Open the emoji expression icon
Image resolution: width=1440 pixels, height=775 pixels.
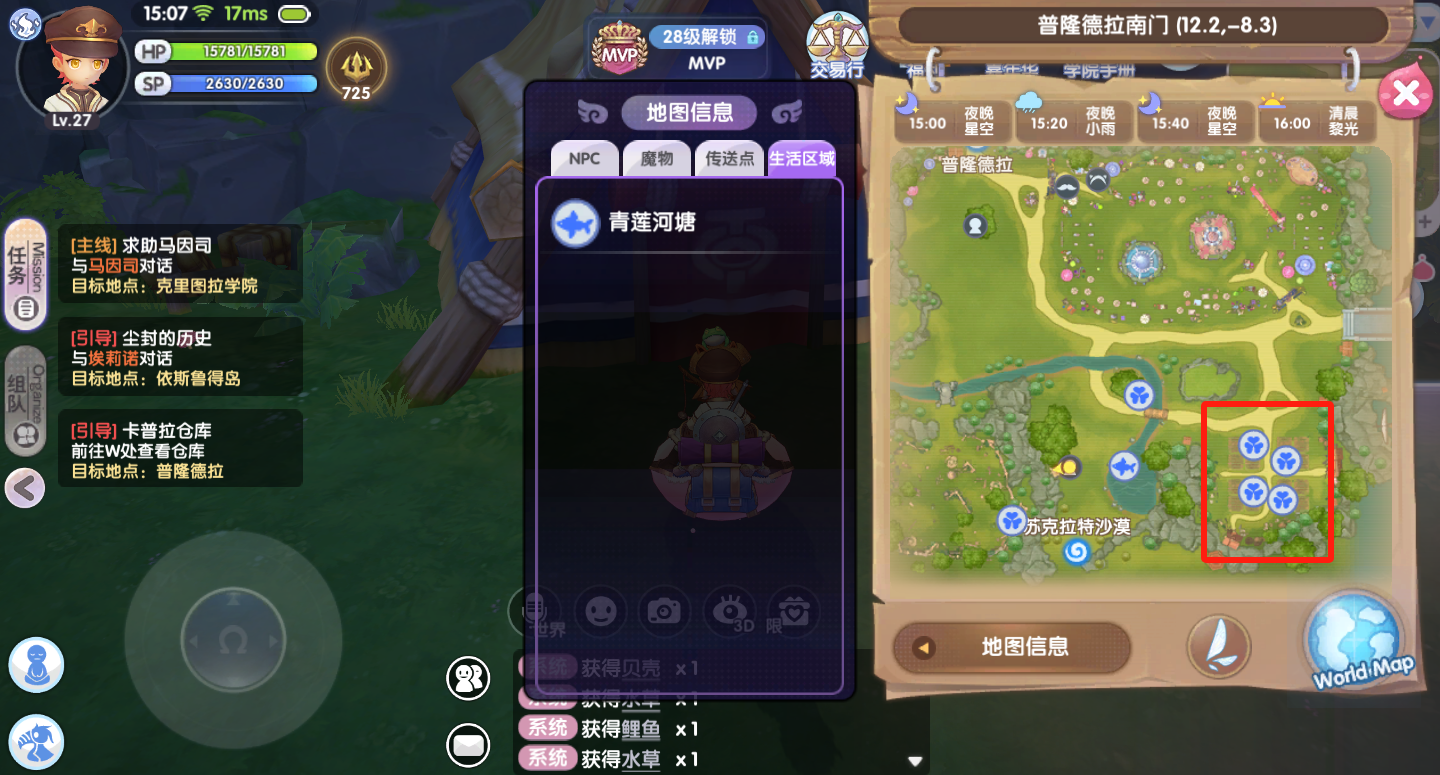[601, 612]
